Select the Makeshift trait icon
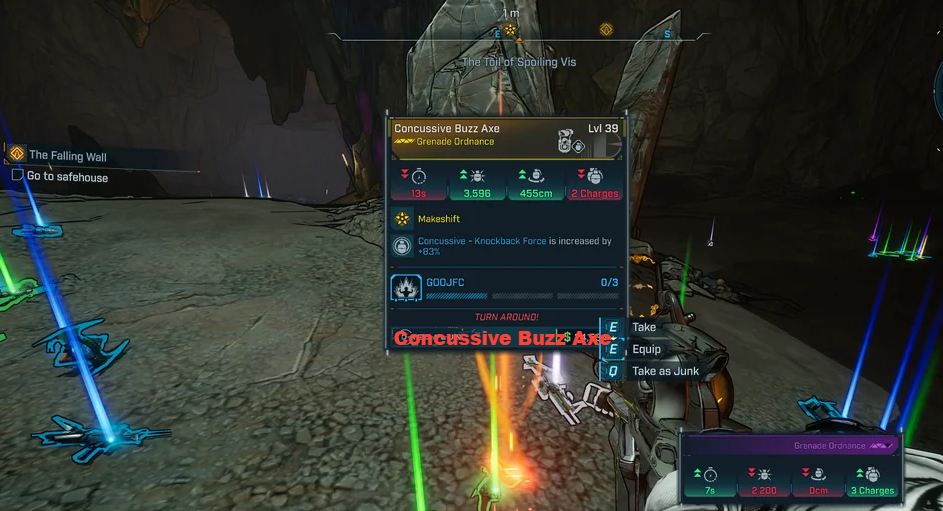 (x=402, y=218)
